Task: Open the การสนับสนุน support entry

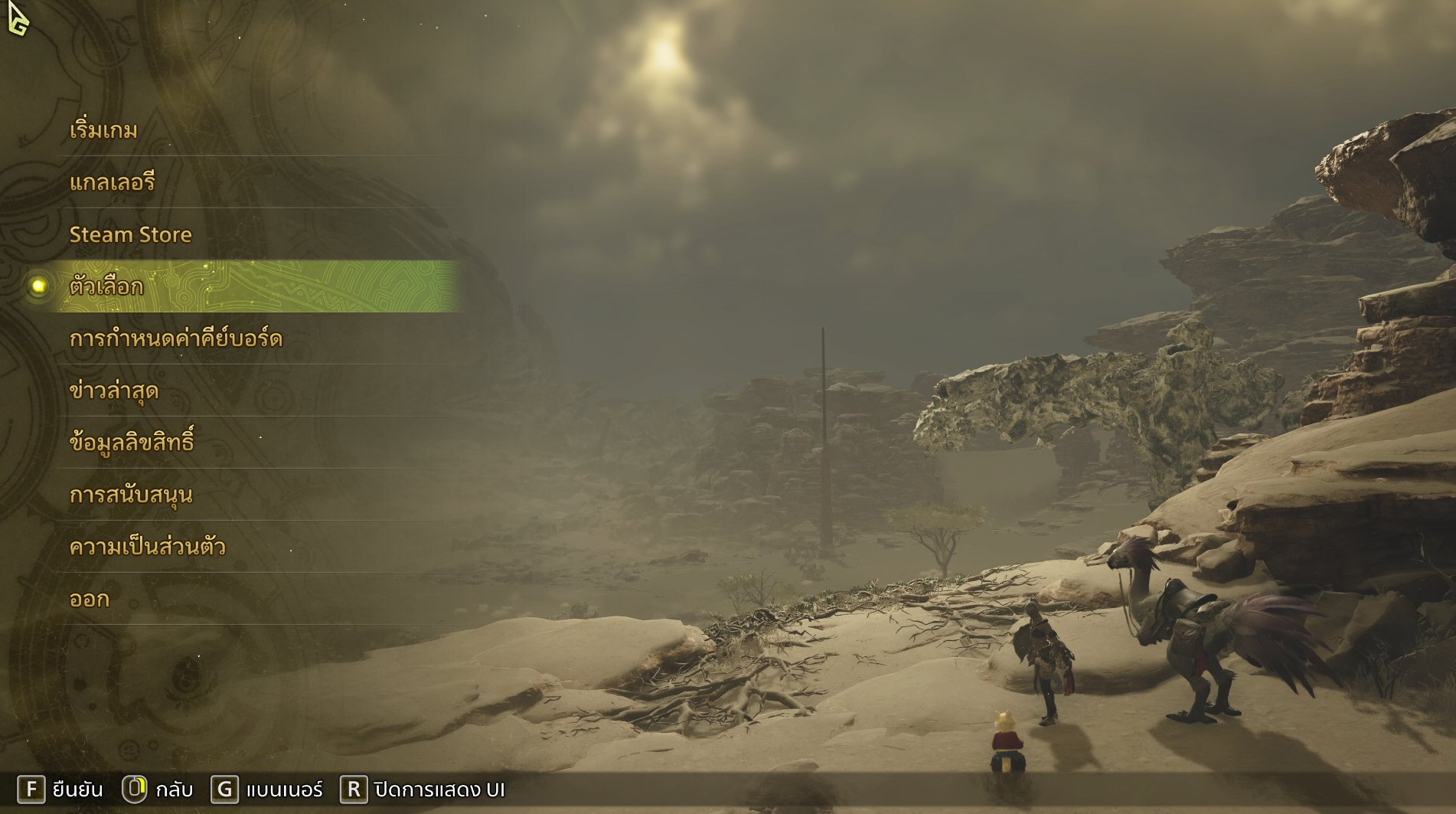Action: pyautogui.click(x=130, y=495)
